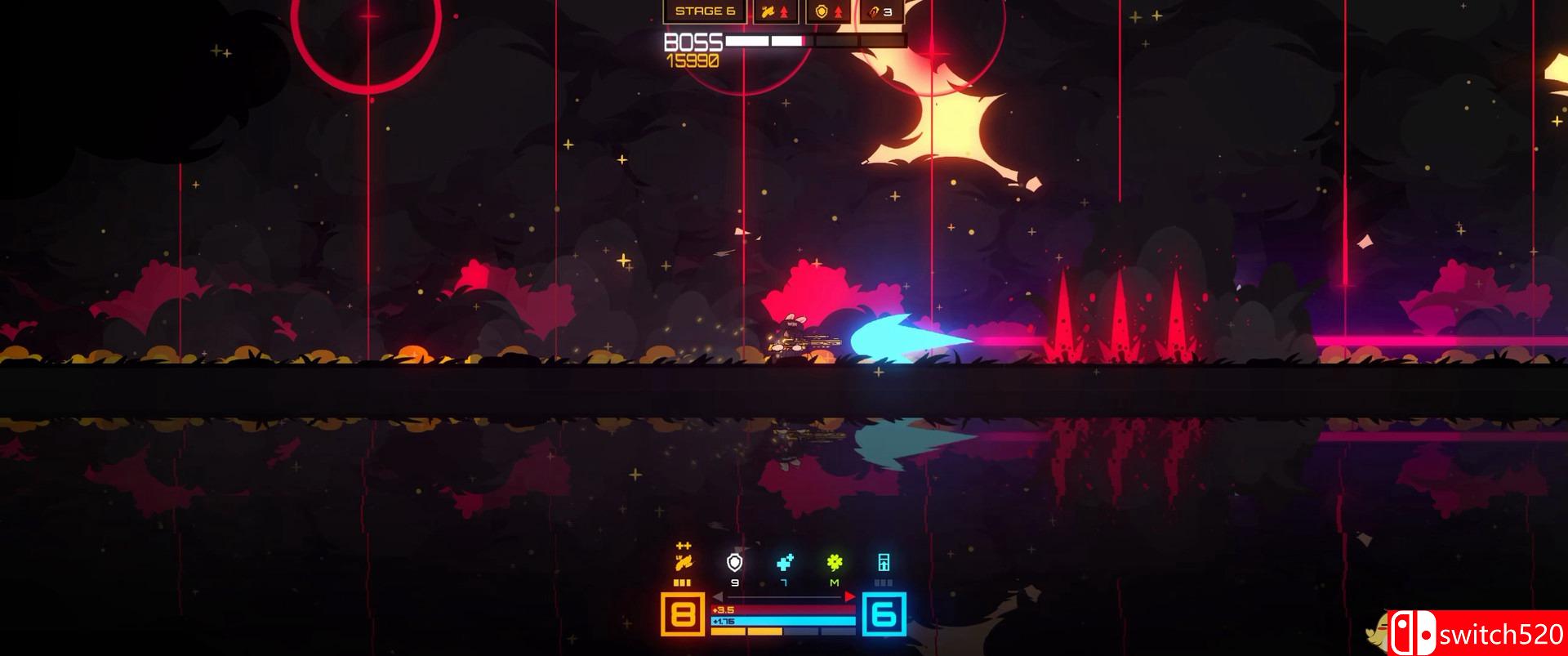Click the shield upgrade icon with red arrow
The height and width of the screenshot is (656, 1568).
coord(821,11)
